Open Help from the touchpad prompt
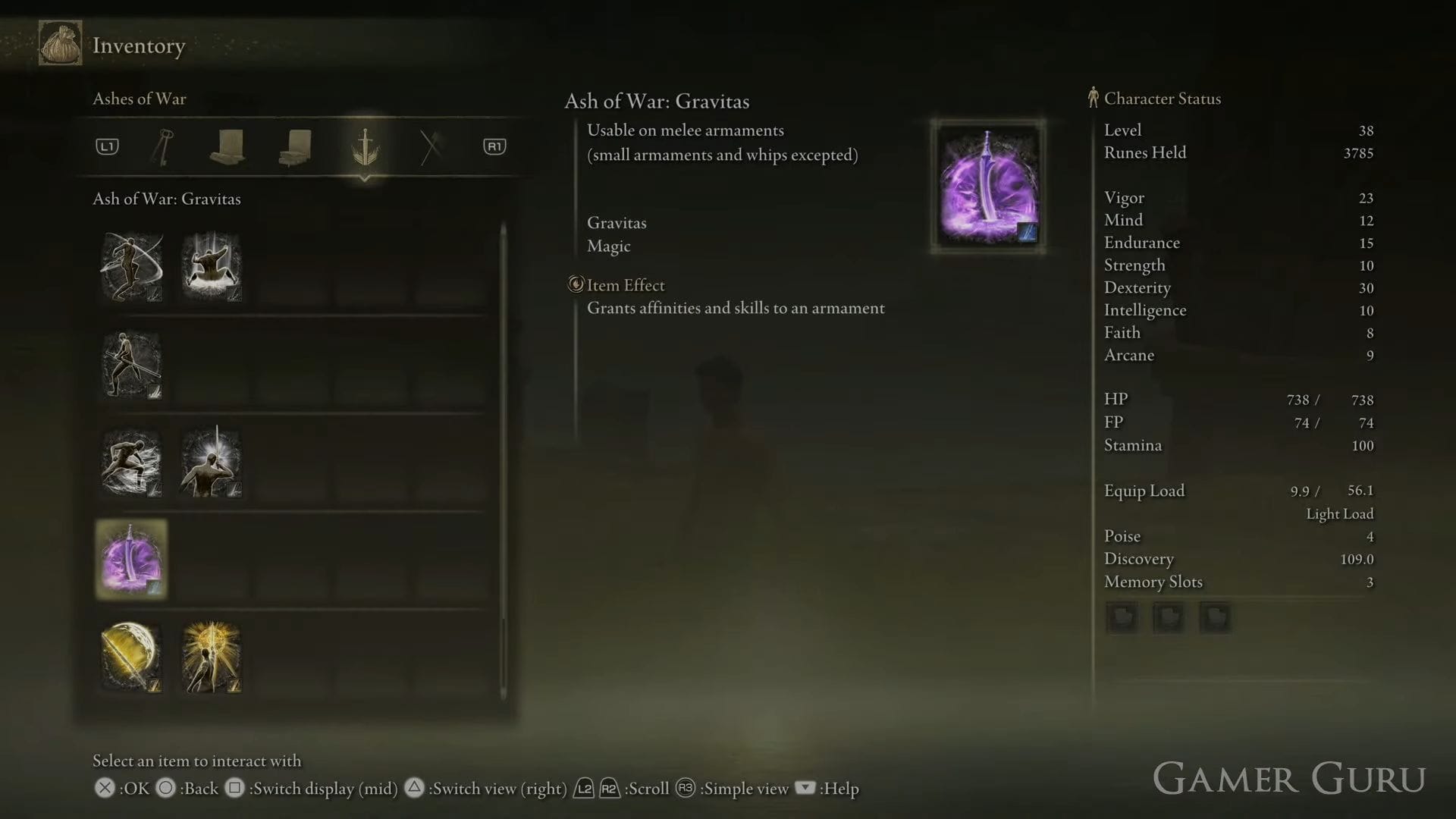 coord(804,789)
